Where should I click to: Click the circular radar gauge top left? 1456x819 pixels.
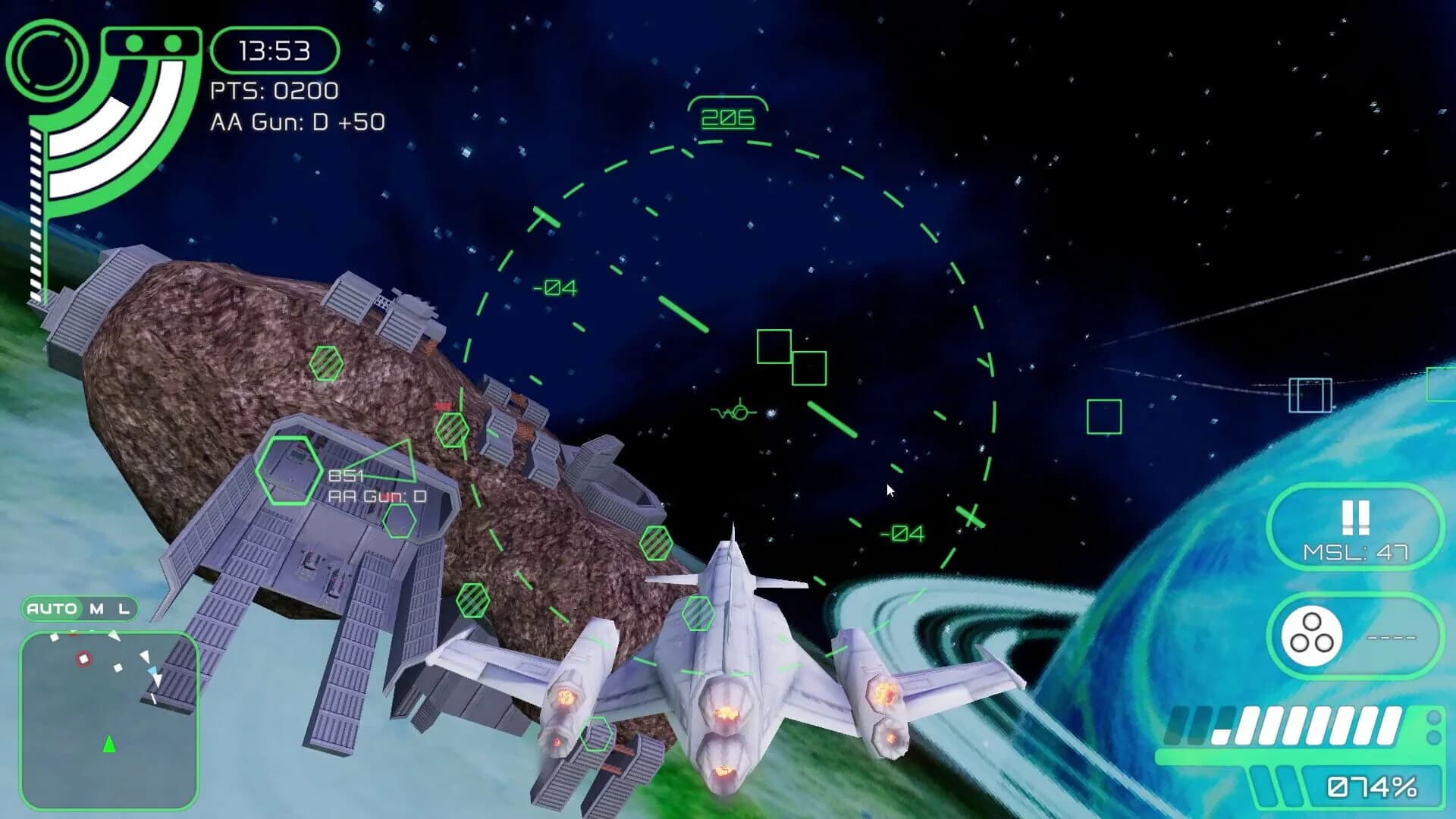pos(47,59)
